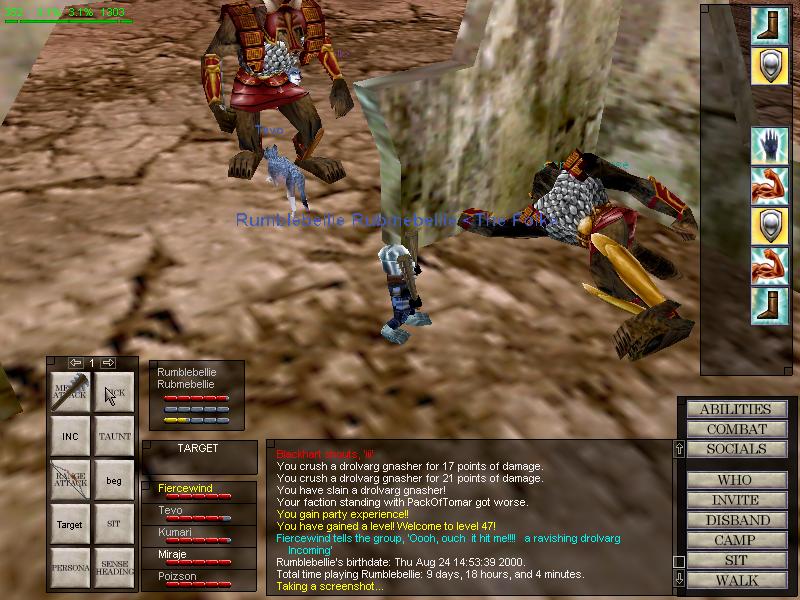Activate the Taunt hotbutton
This screenshot has width=800, height=600.
(x=114, y=437)
